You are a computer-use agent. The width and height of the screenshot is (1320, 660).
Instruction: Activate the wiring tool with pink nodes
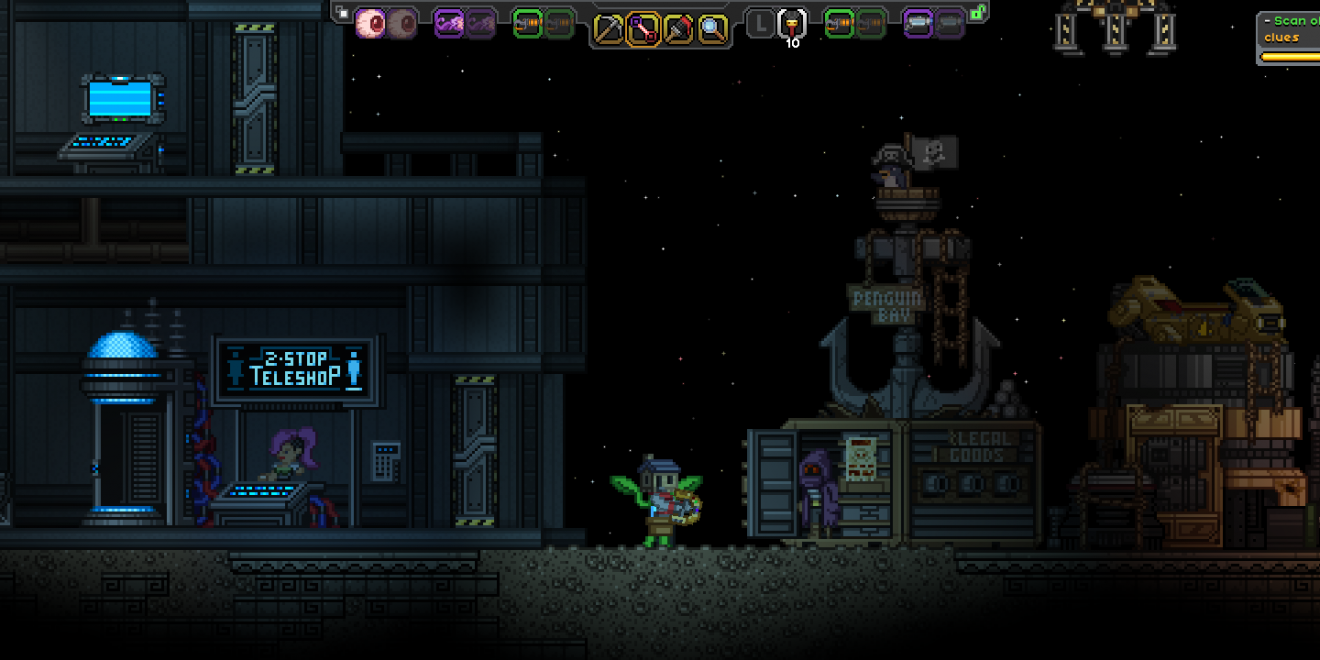point(643,29)
